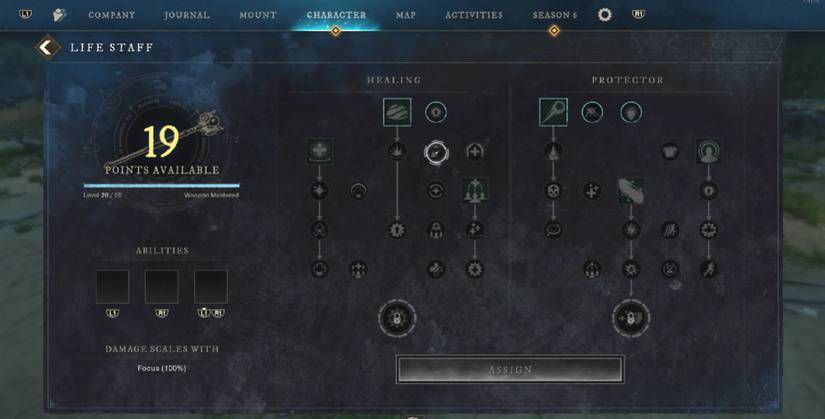Select the crown passive node in Healing

coord(397,152)
